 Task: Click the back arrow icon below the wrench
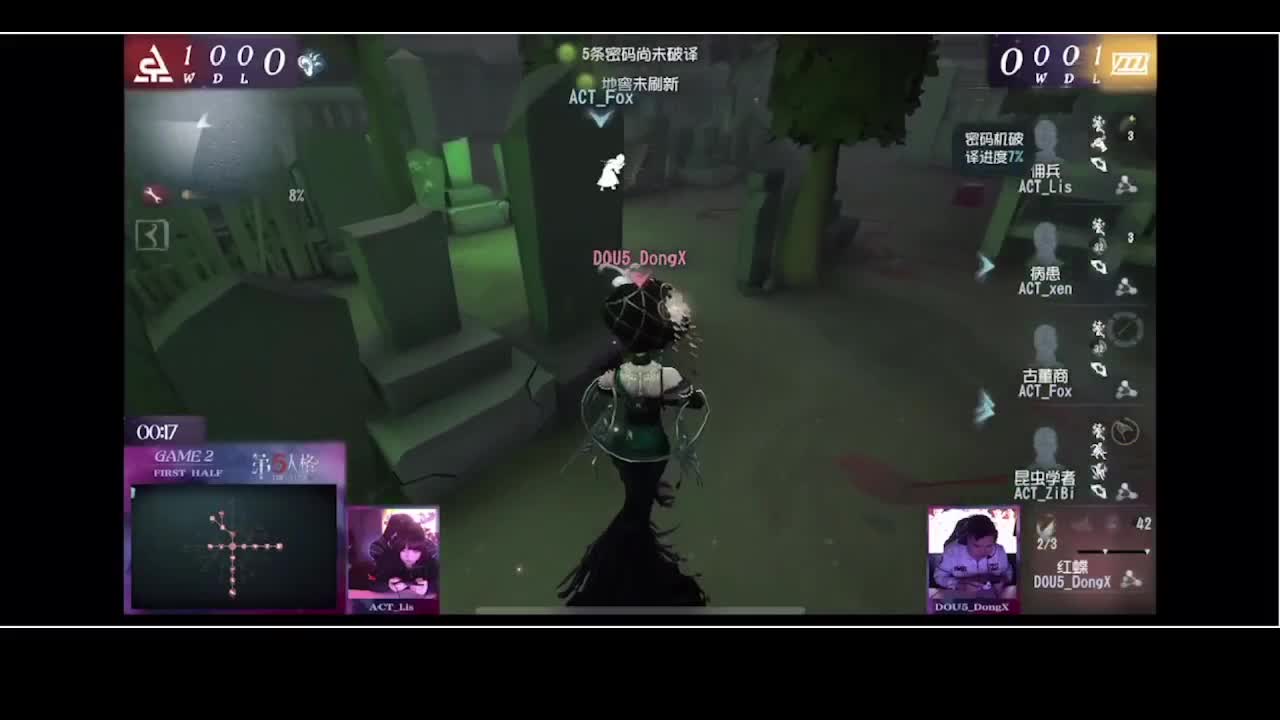tap(152, 236)
